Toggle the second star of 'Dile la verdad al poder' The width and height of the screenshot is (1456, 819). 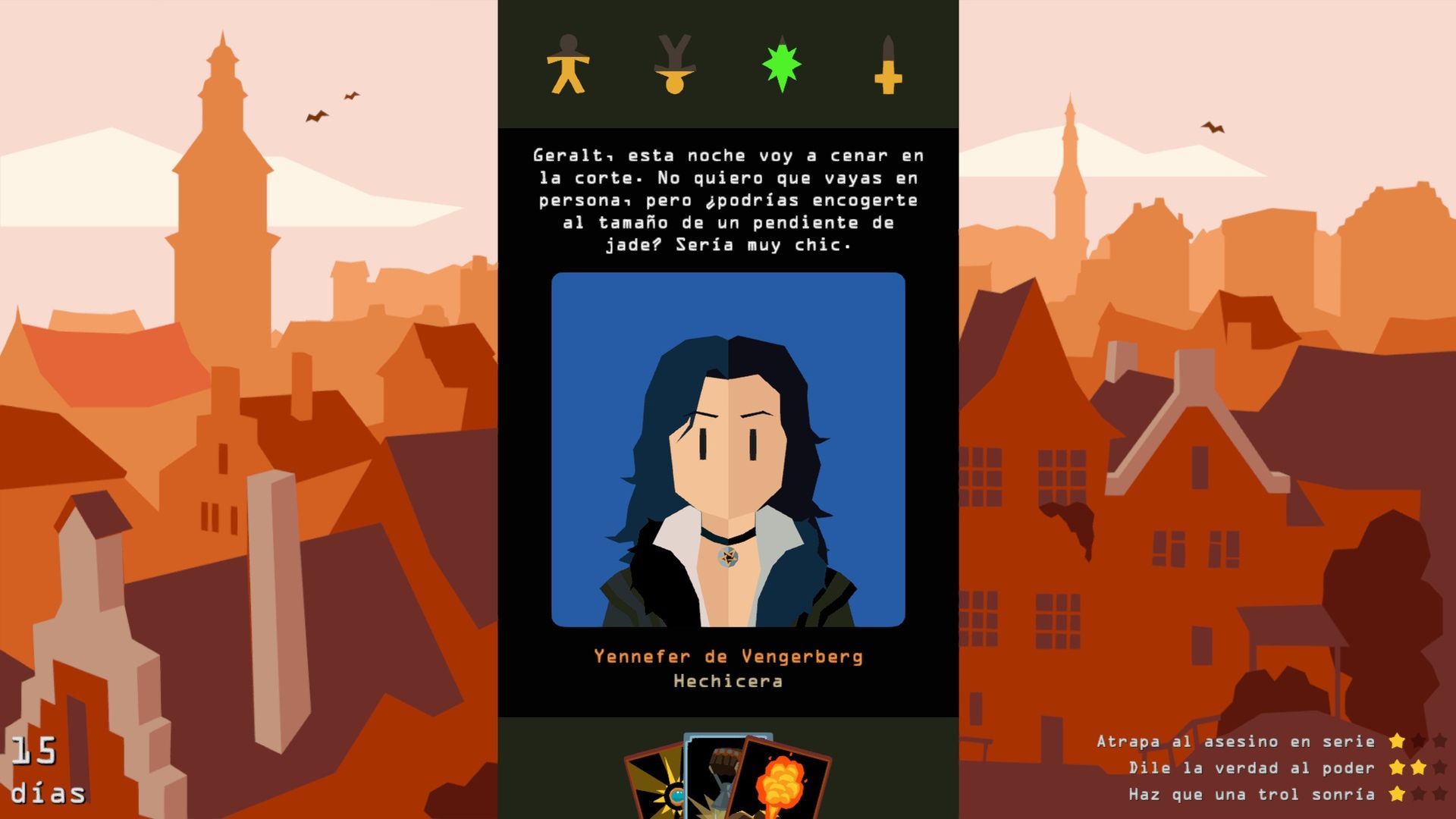pos(1420,767)
